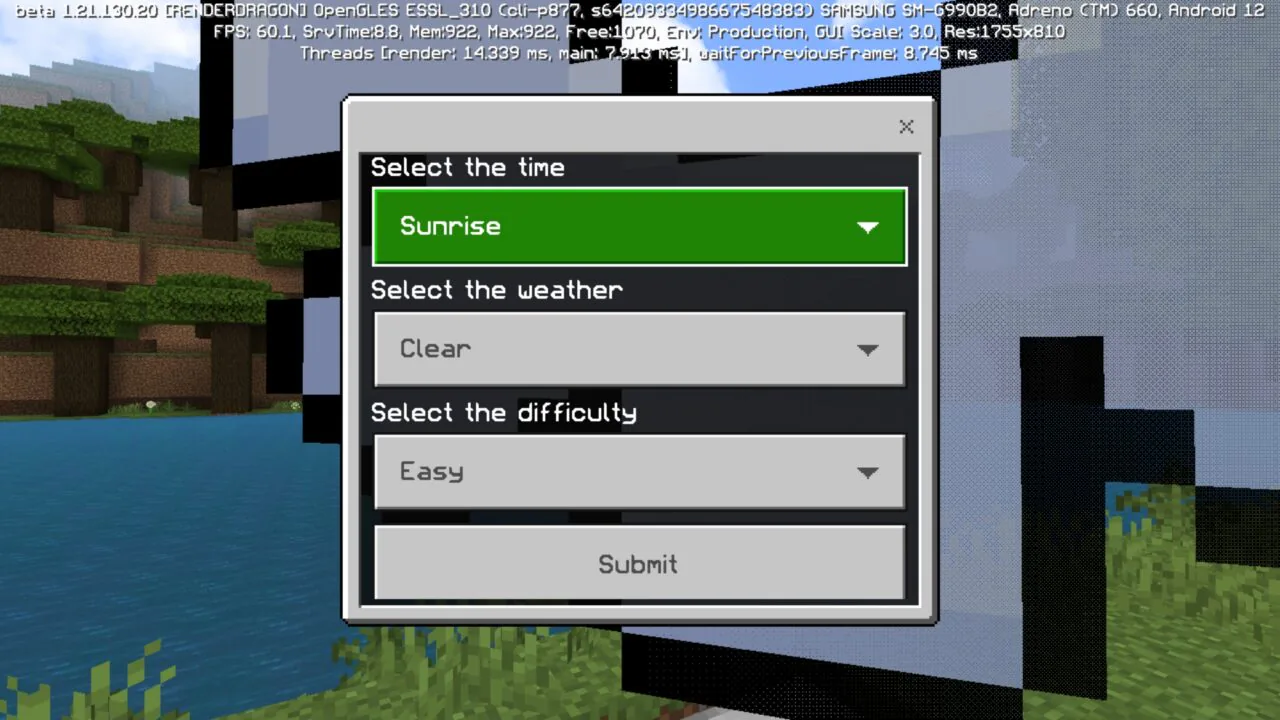Expand the Clear weather dropdown
This screenshot has width=1280, height=720.
(640, 349)
